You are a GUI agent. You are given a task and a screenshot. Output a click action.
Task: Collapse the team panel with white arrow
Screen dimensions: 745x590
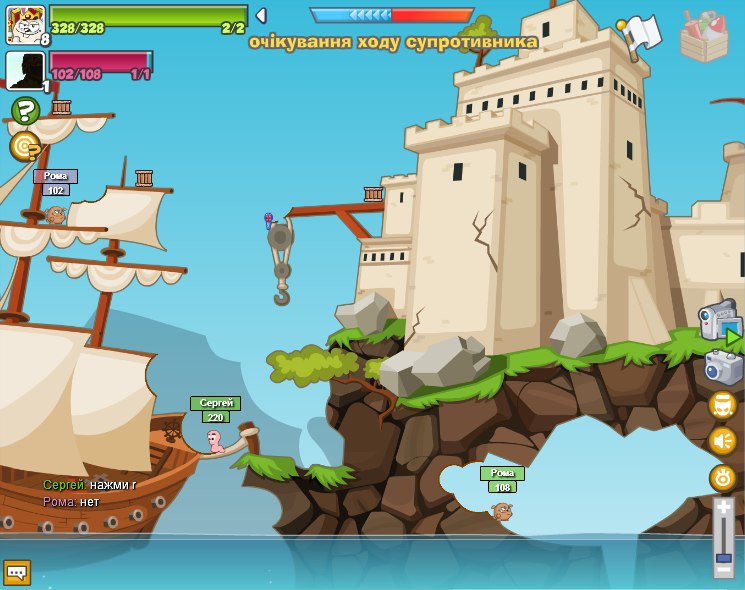261,16
